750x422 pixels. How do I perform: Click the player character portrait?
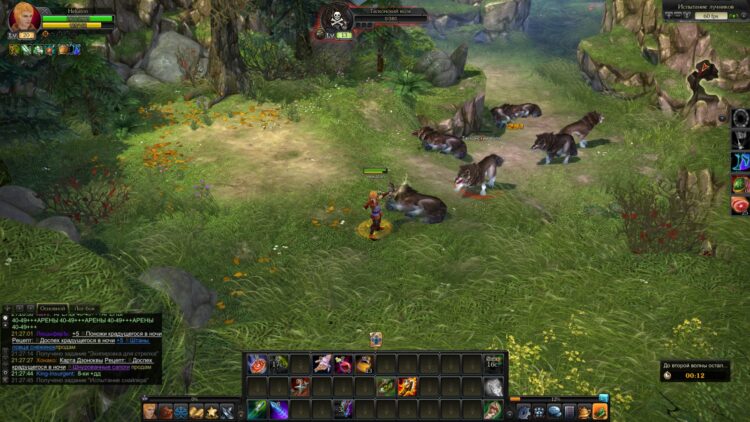pyautogui.click(x=24, y=18)
